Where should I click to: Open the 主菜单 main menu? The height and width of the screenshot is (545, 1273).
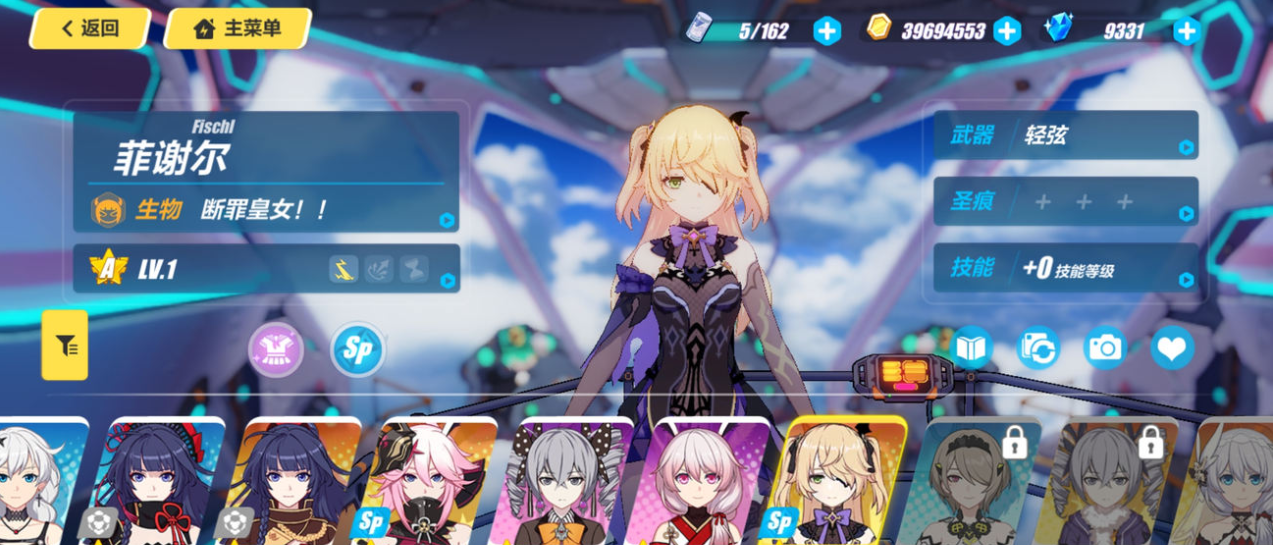pos(238,29)
